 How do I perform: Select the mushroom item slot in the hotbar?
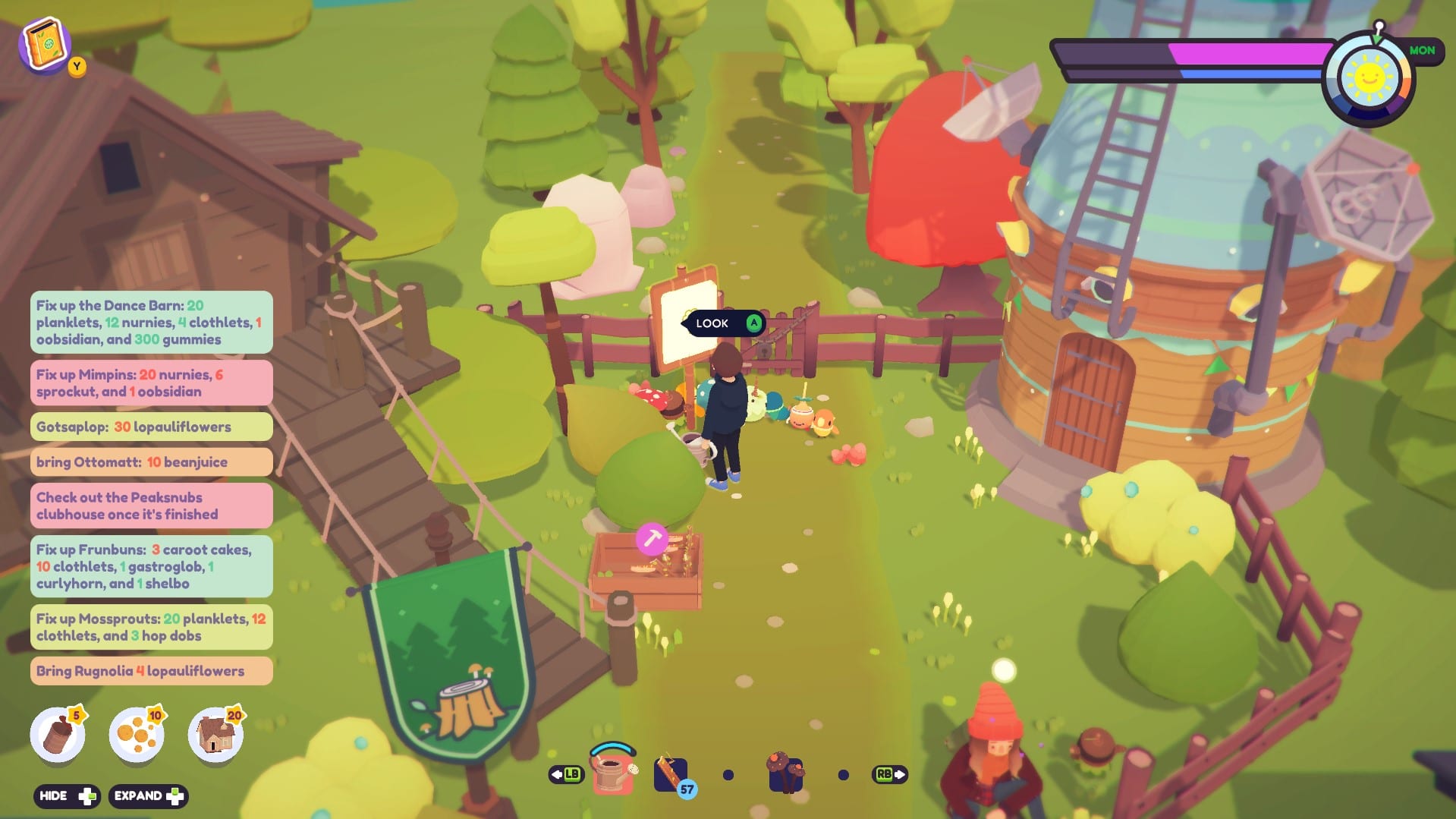click(784, 773)
